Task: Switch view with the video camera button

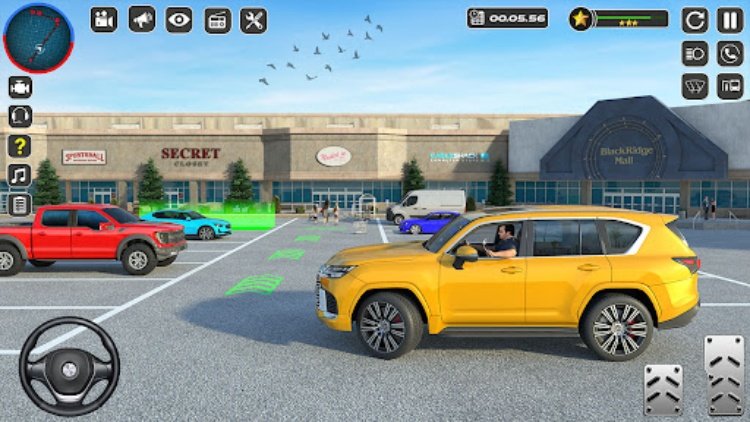Action: coord(104,19)
